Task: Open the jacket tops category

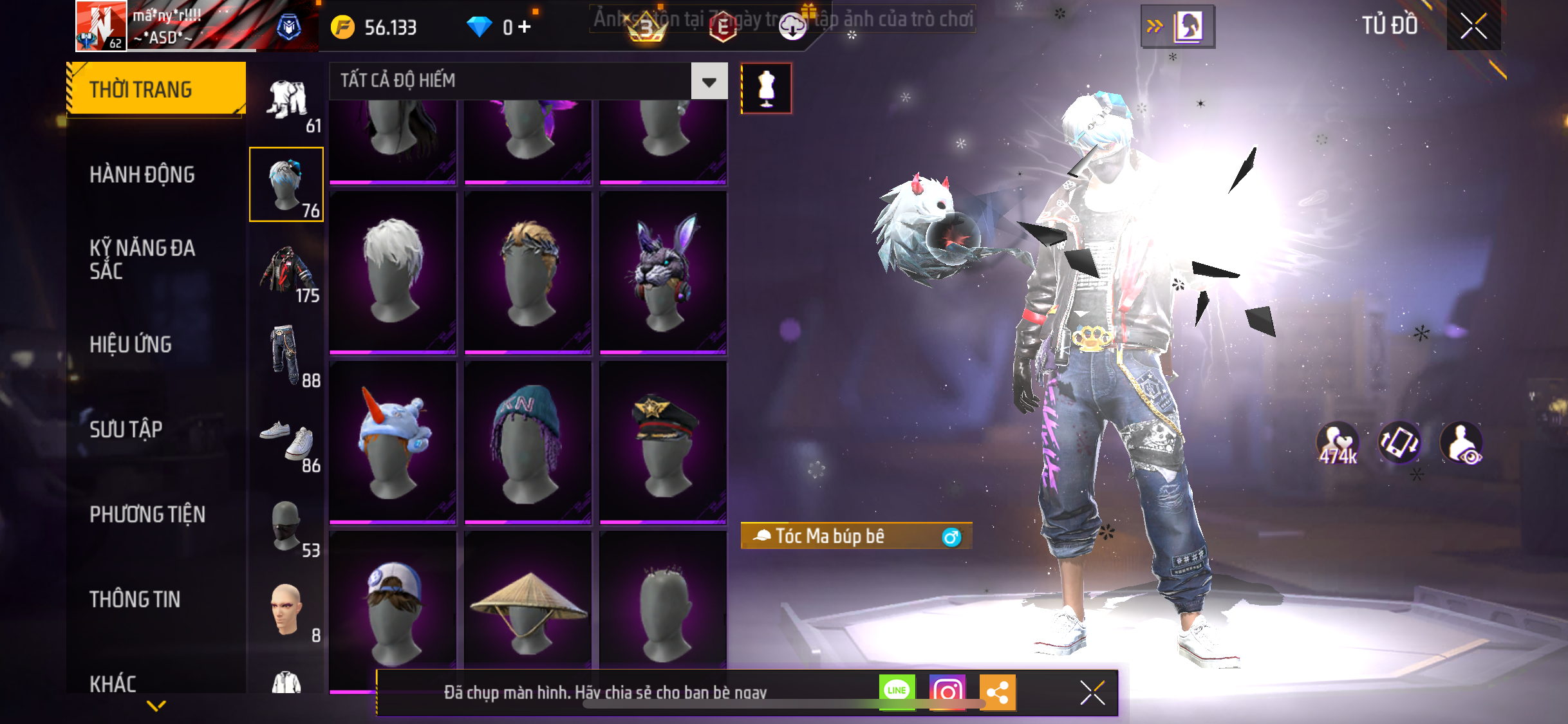Action: (286, 271)
